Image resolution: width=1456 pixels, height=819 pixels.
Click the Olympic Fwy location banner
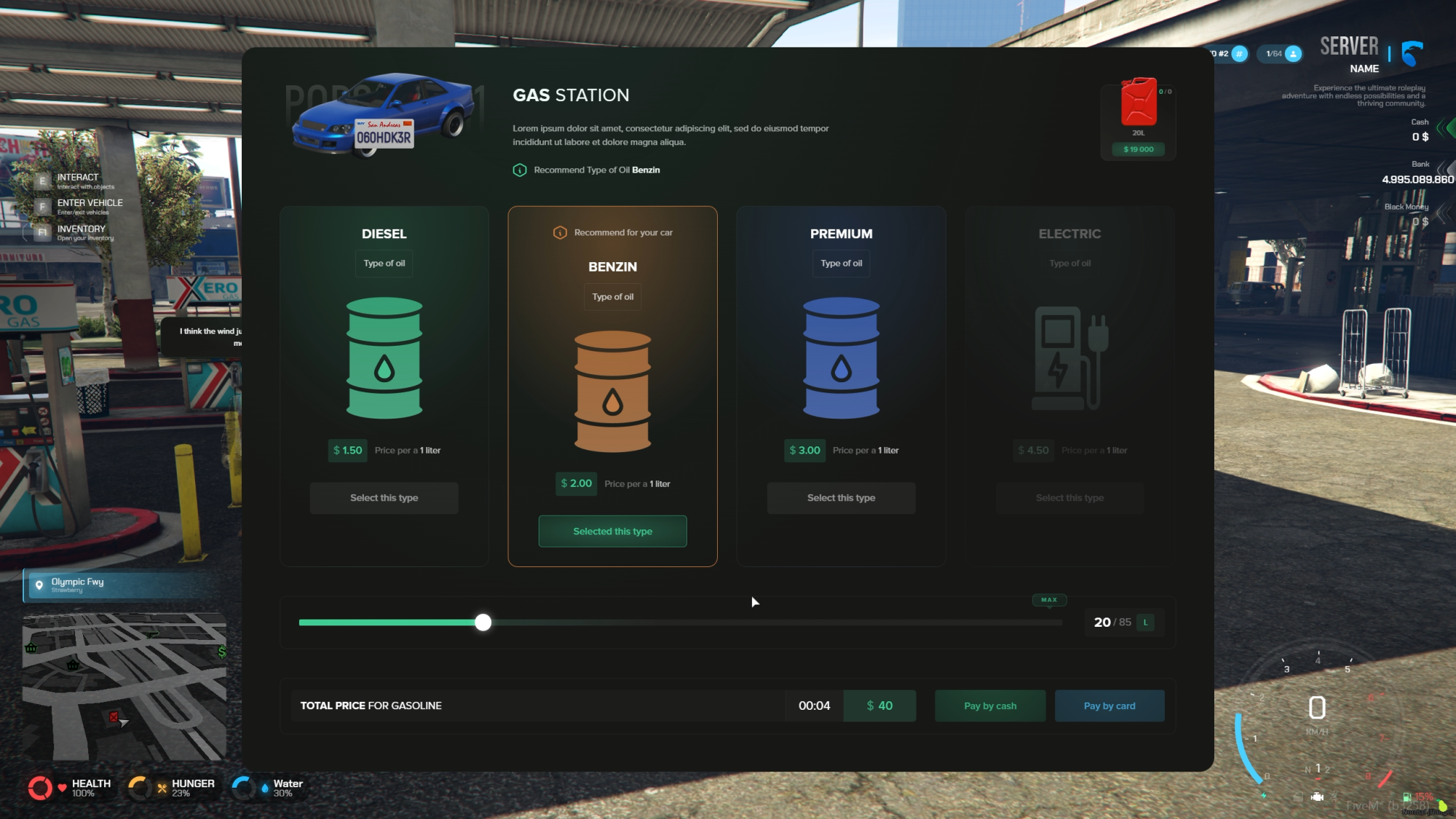[x=124, y=585]
